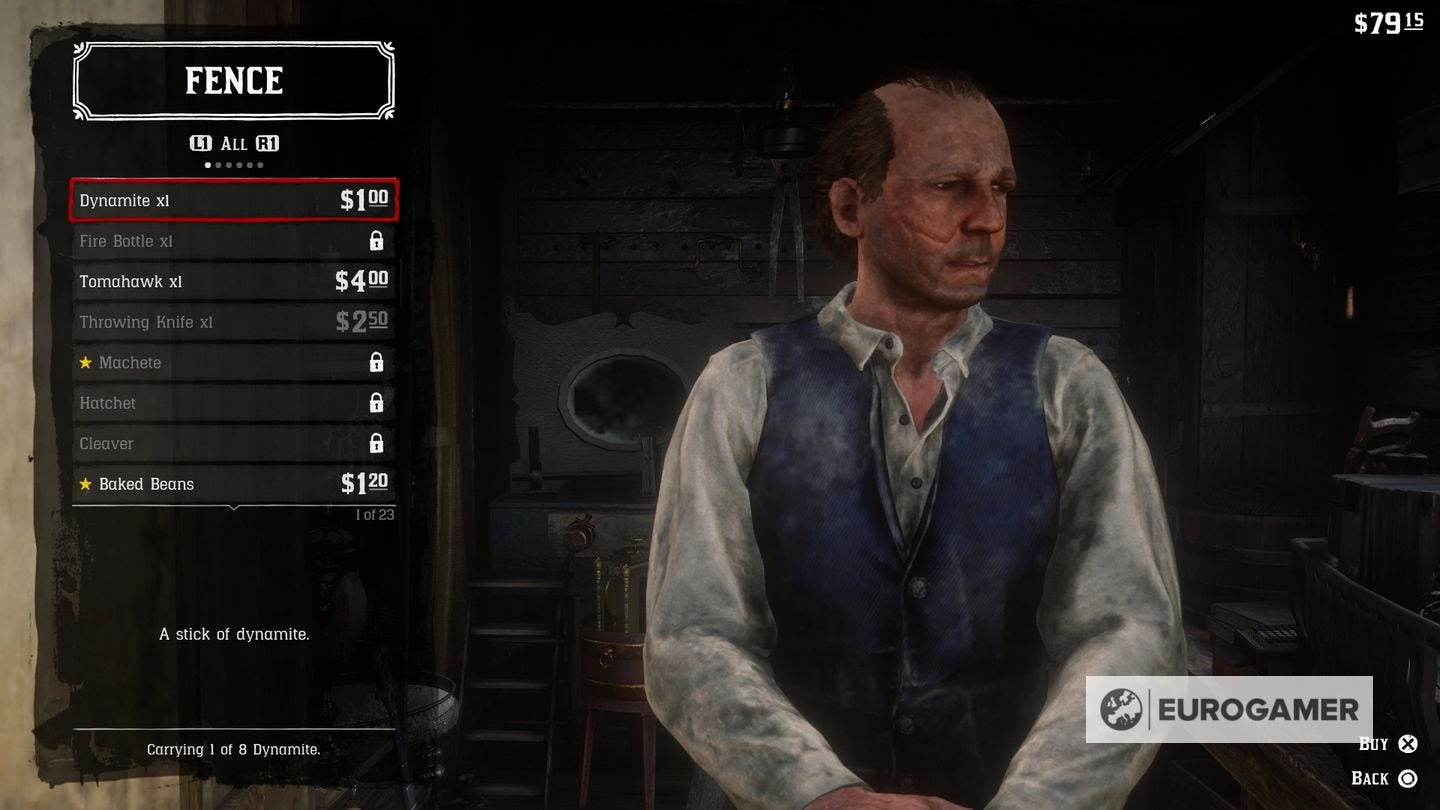
Task: Click the FENCE title banner
Action: click(233, 81)
